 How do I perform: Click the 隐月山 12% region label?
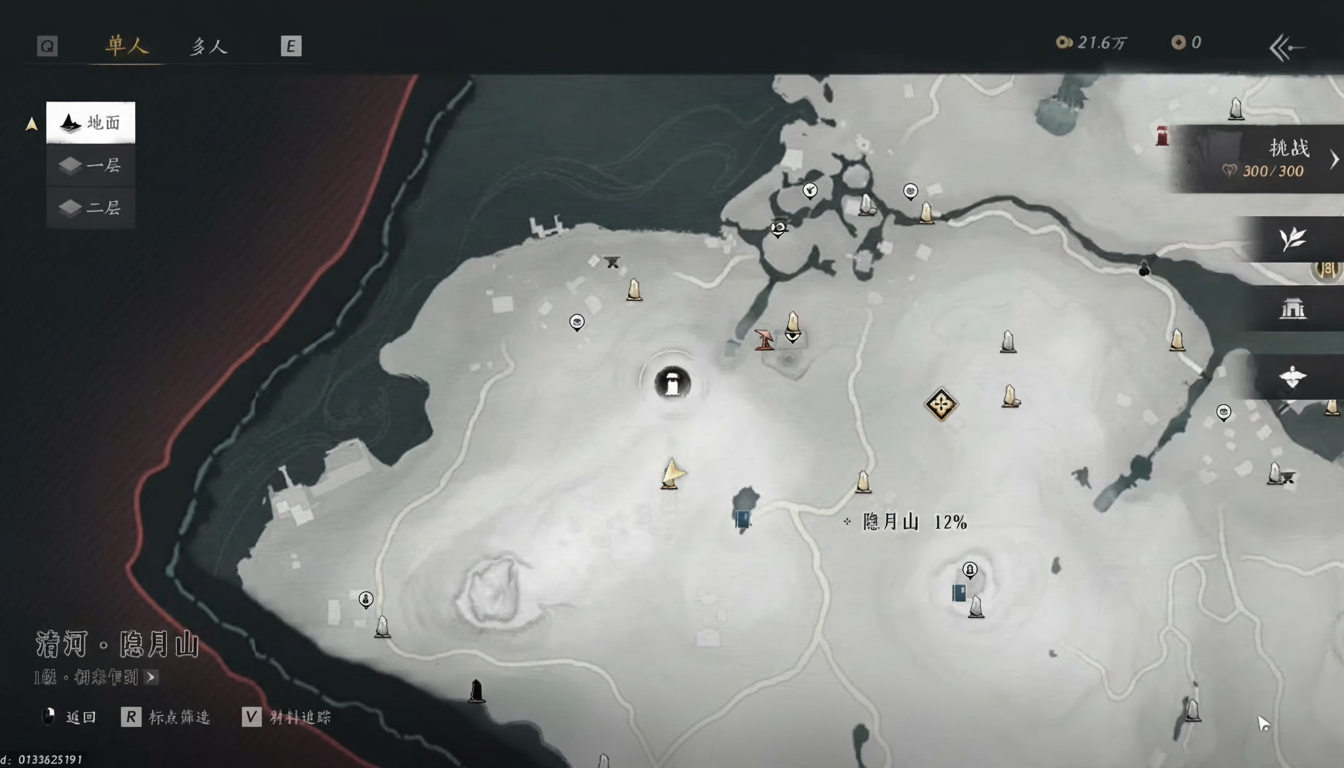coord(914,522)
